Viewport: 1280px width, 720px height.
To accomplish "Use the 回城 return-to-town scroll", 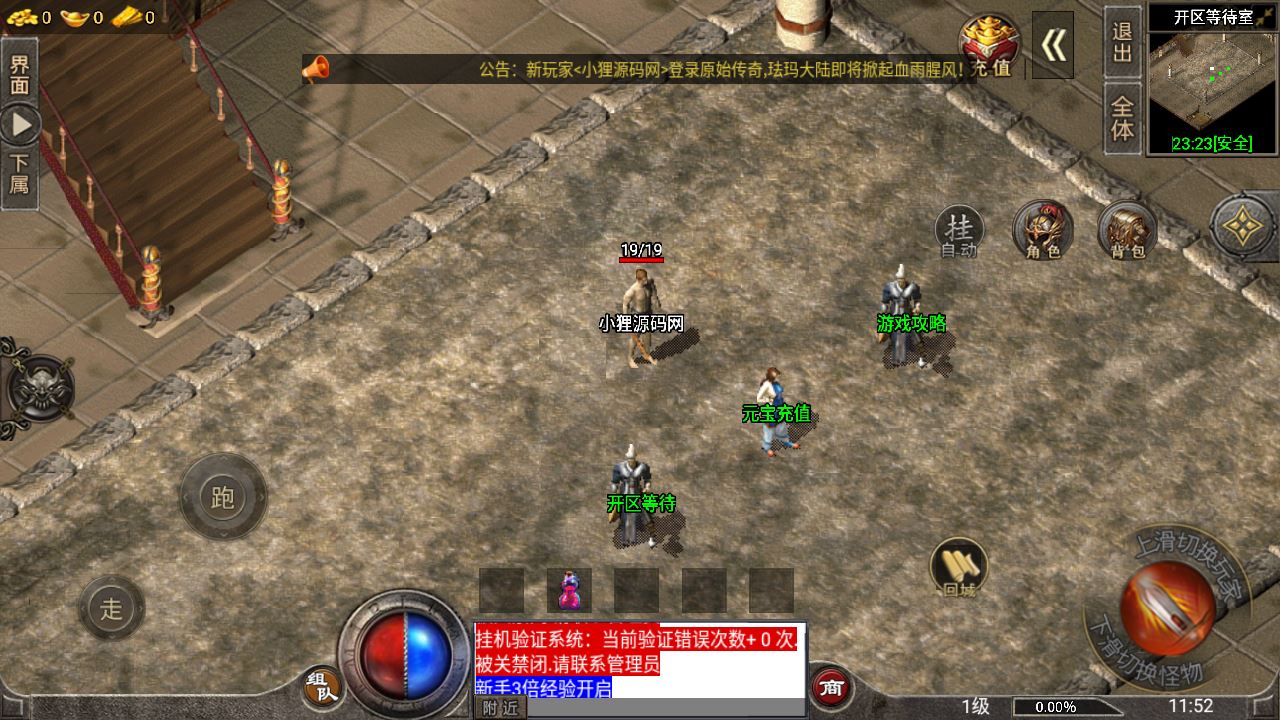I will click(959, 567).
